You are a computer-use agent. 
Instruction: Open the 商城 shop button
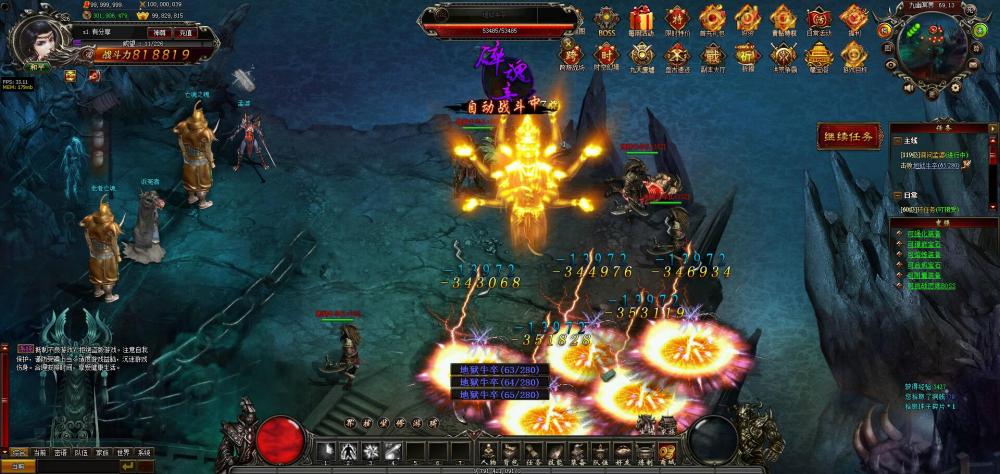pyautogui.click(x=668, y=453)
